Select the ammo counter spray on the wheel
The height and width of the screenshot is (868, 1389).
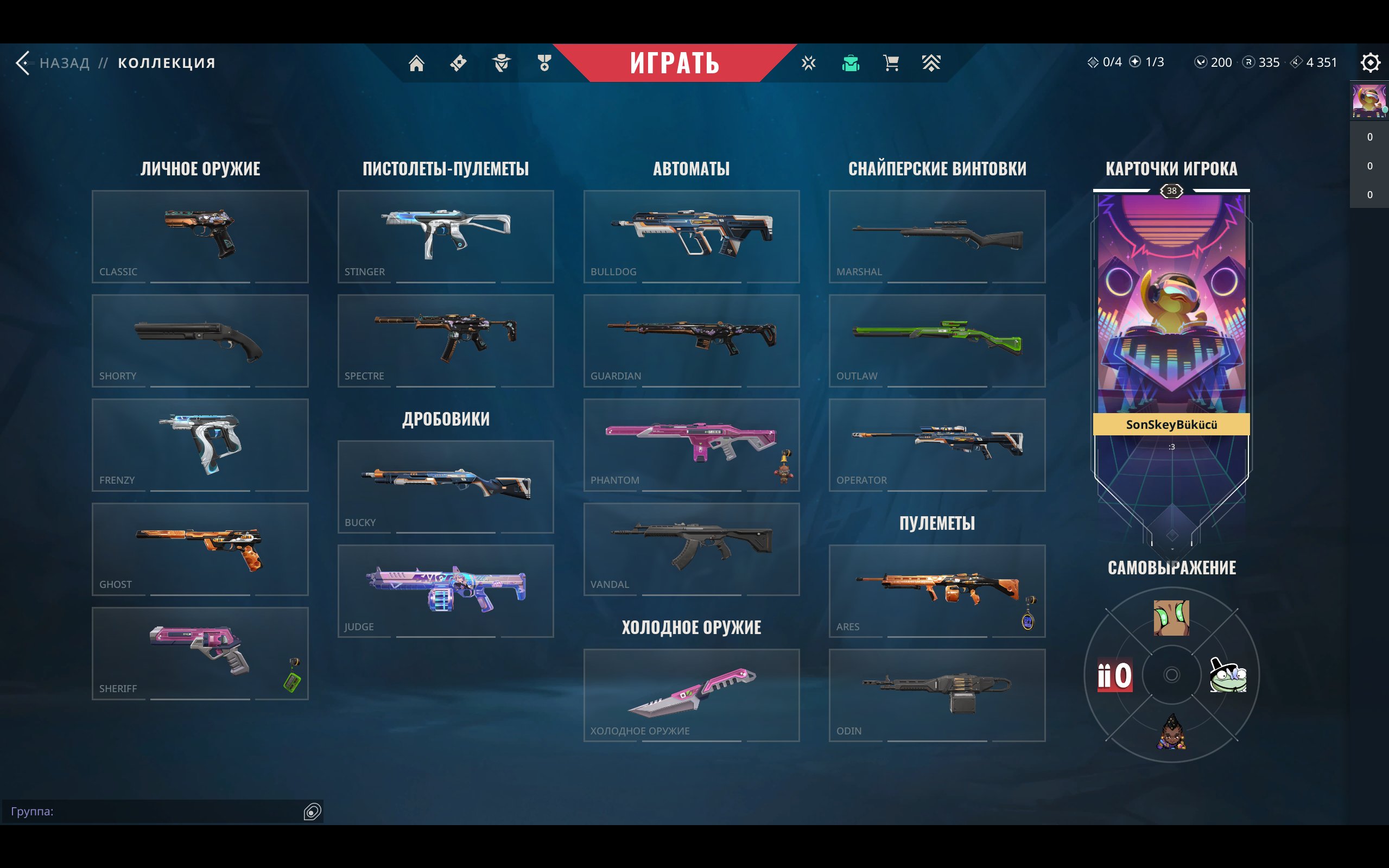1115,676
